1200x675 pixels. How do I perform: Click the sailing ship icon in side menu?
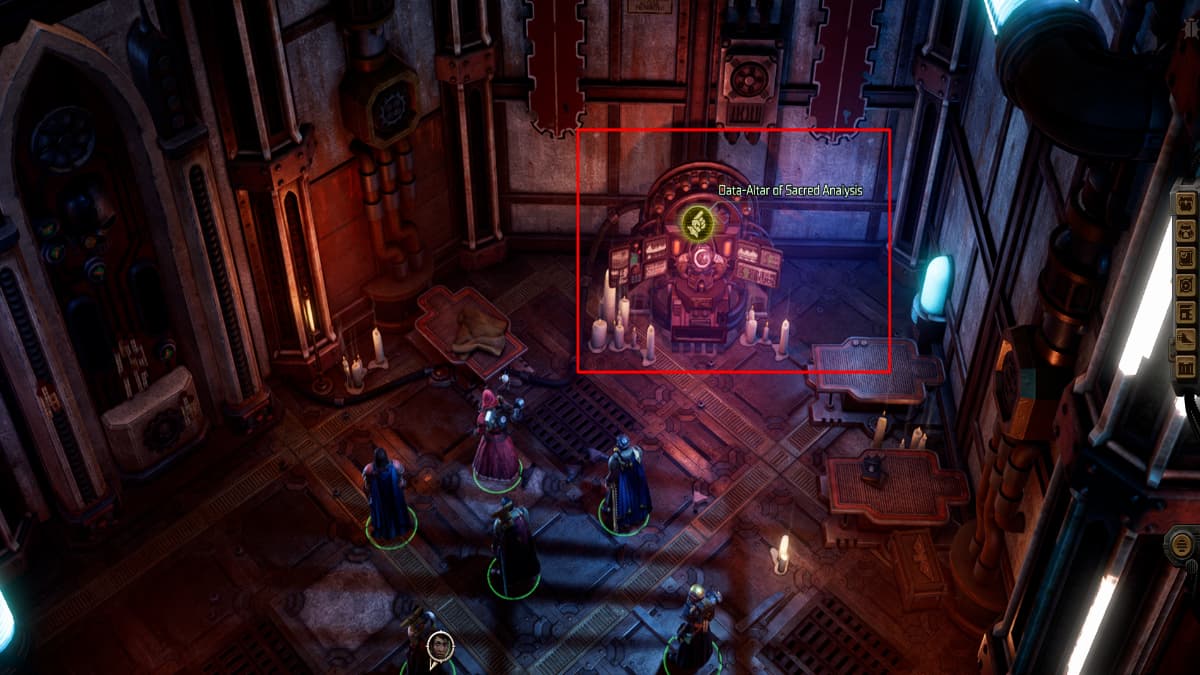click(1186, 338)
